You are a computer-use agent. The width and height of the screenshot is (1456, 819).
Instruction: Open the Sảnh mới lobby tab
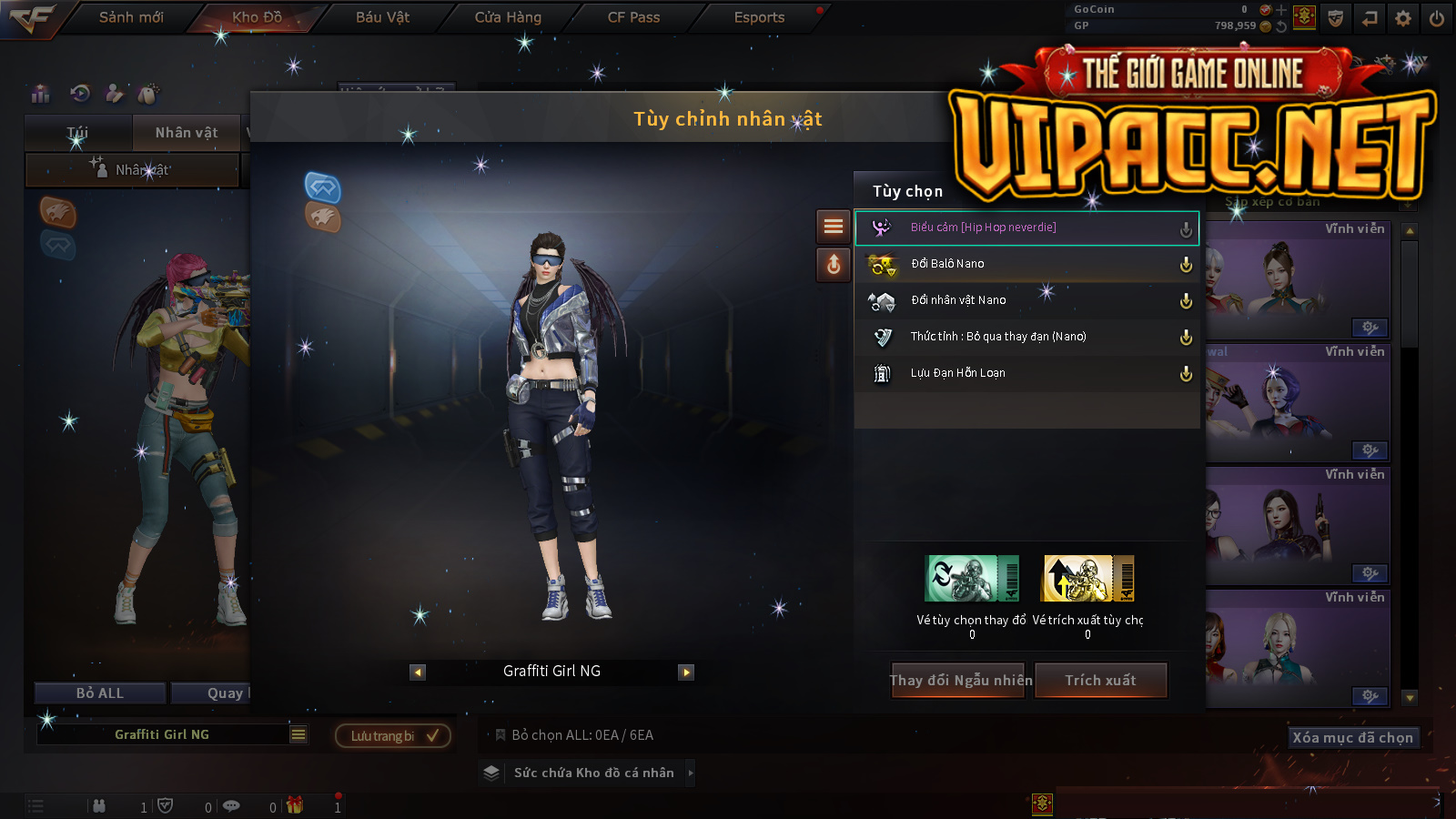coord(131,17)
